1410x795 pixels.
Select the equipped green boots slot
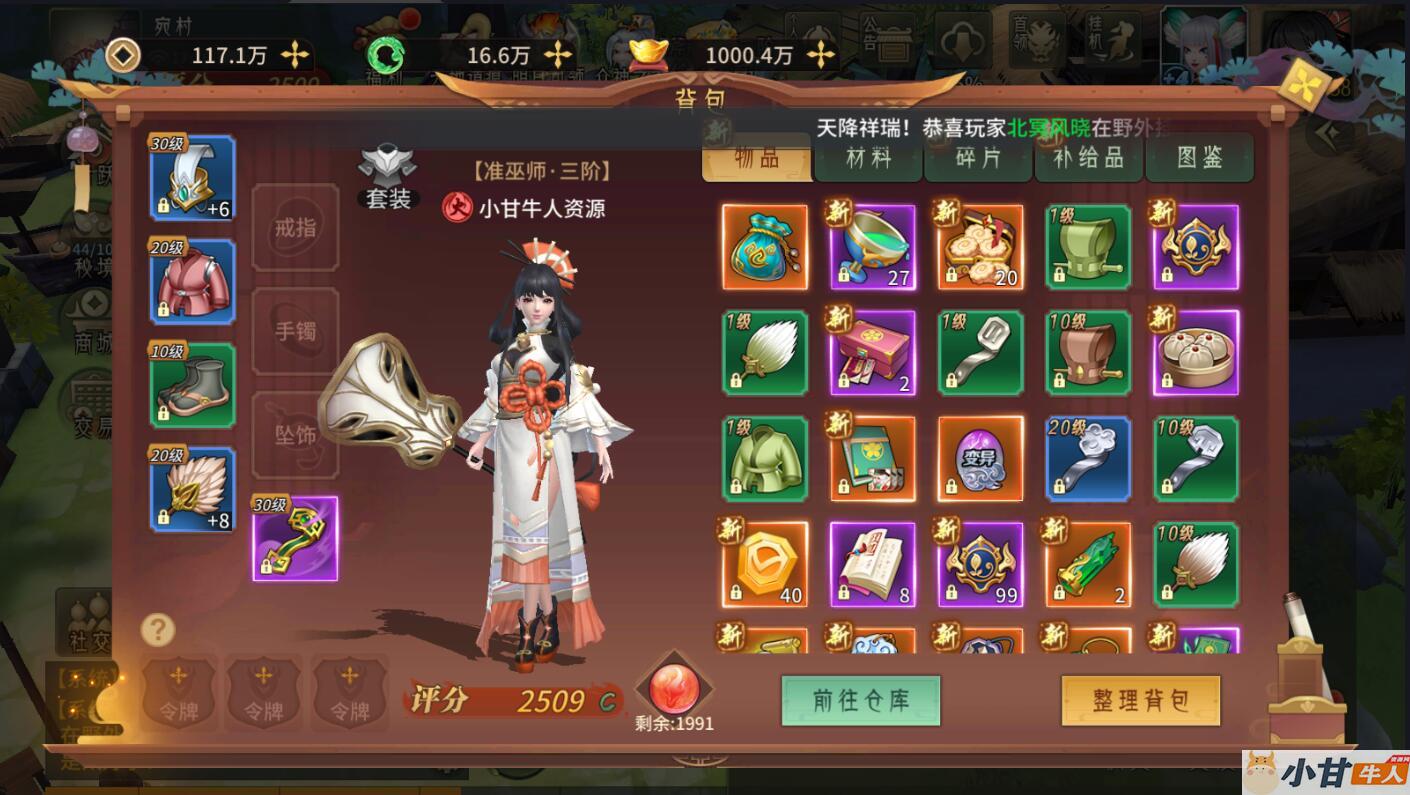pyautogui.click(x=192, y=385)
